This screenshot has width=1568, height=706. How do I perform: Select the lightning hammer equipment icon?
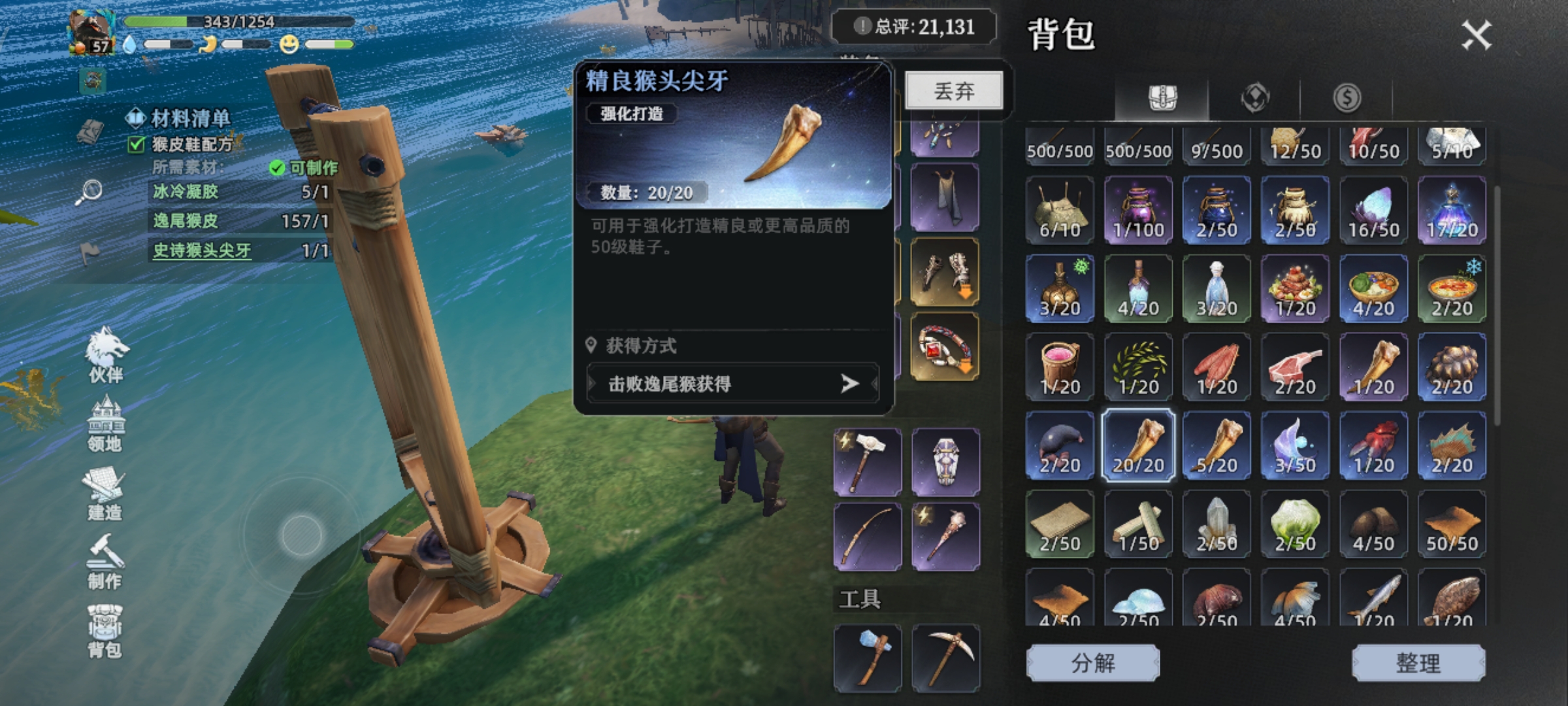(x=867, y=462)
